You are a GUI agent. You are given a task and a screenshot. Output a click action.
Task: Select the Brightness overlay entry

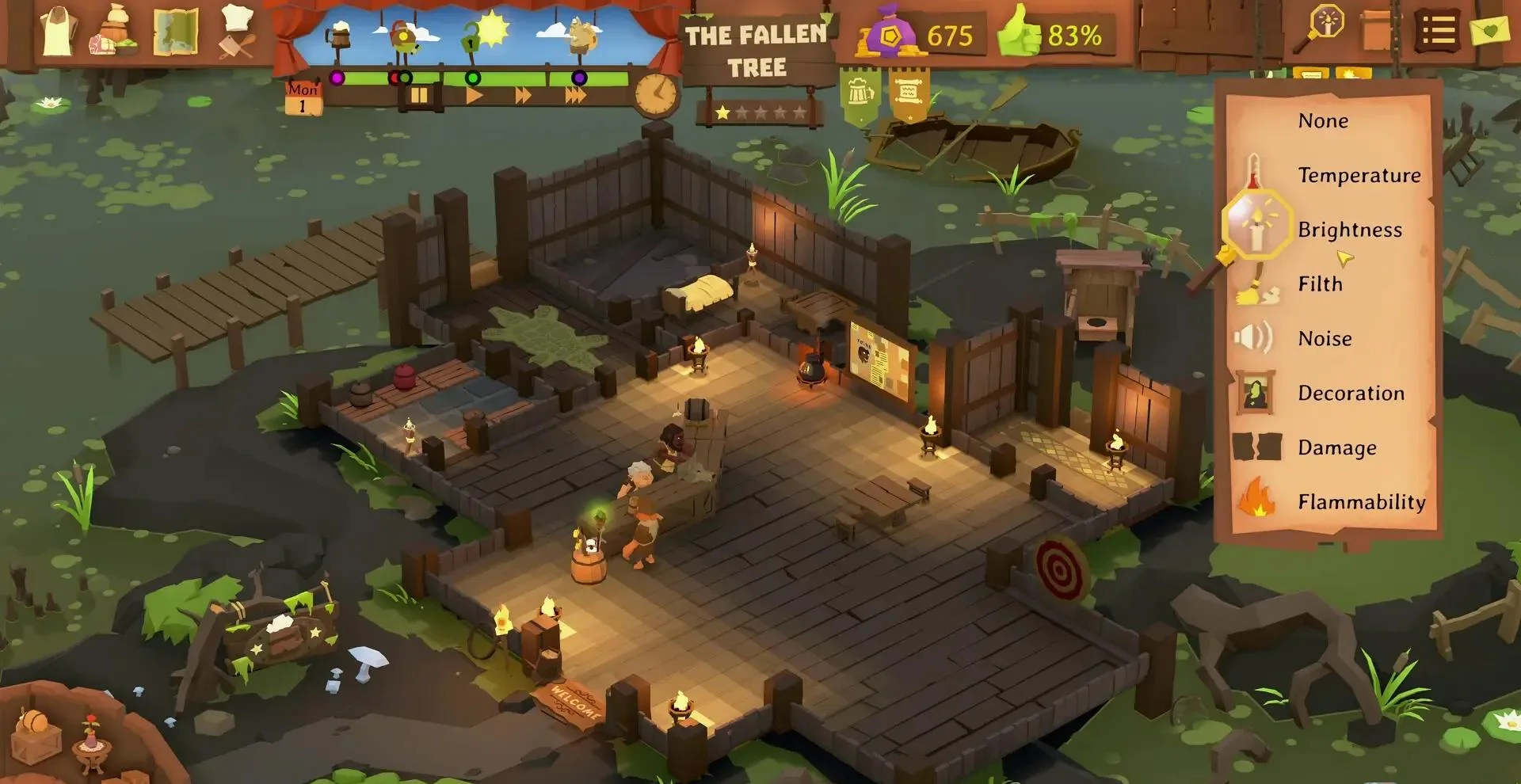click(x=1349, y=230)
